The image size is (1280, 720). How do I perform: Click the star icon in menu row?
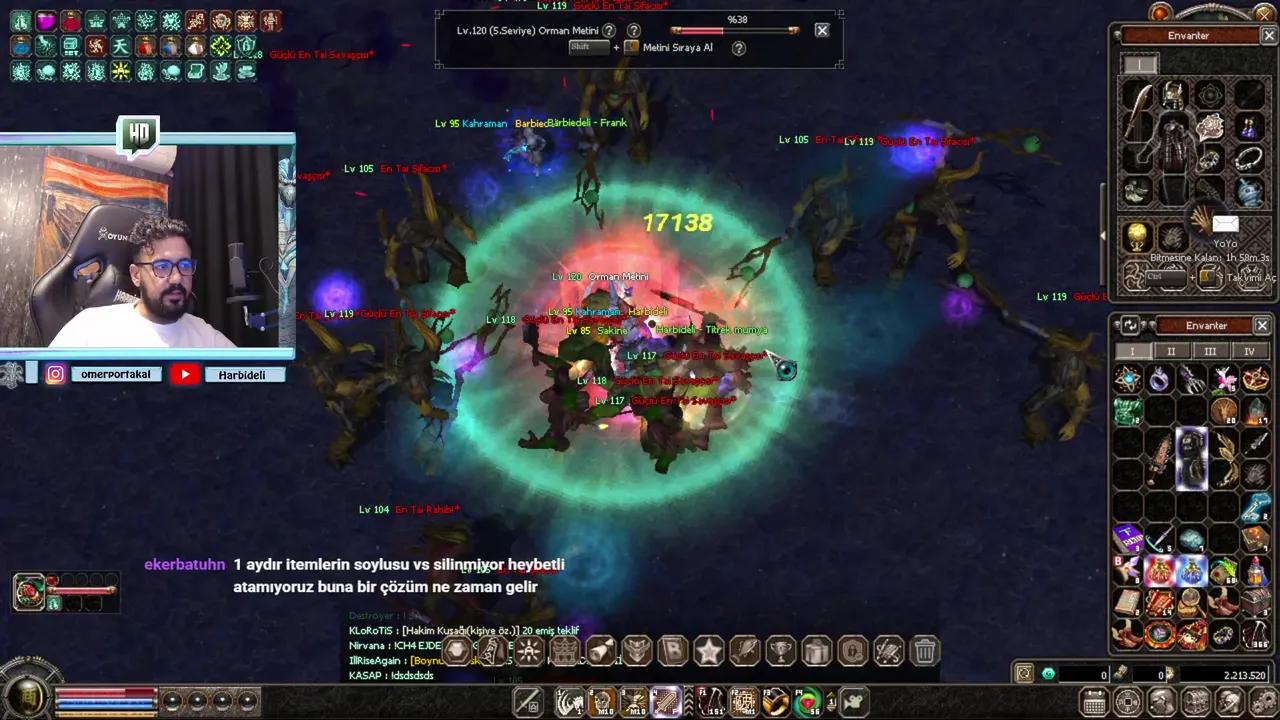pos(708,652)
